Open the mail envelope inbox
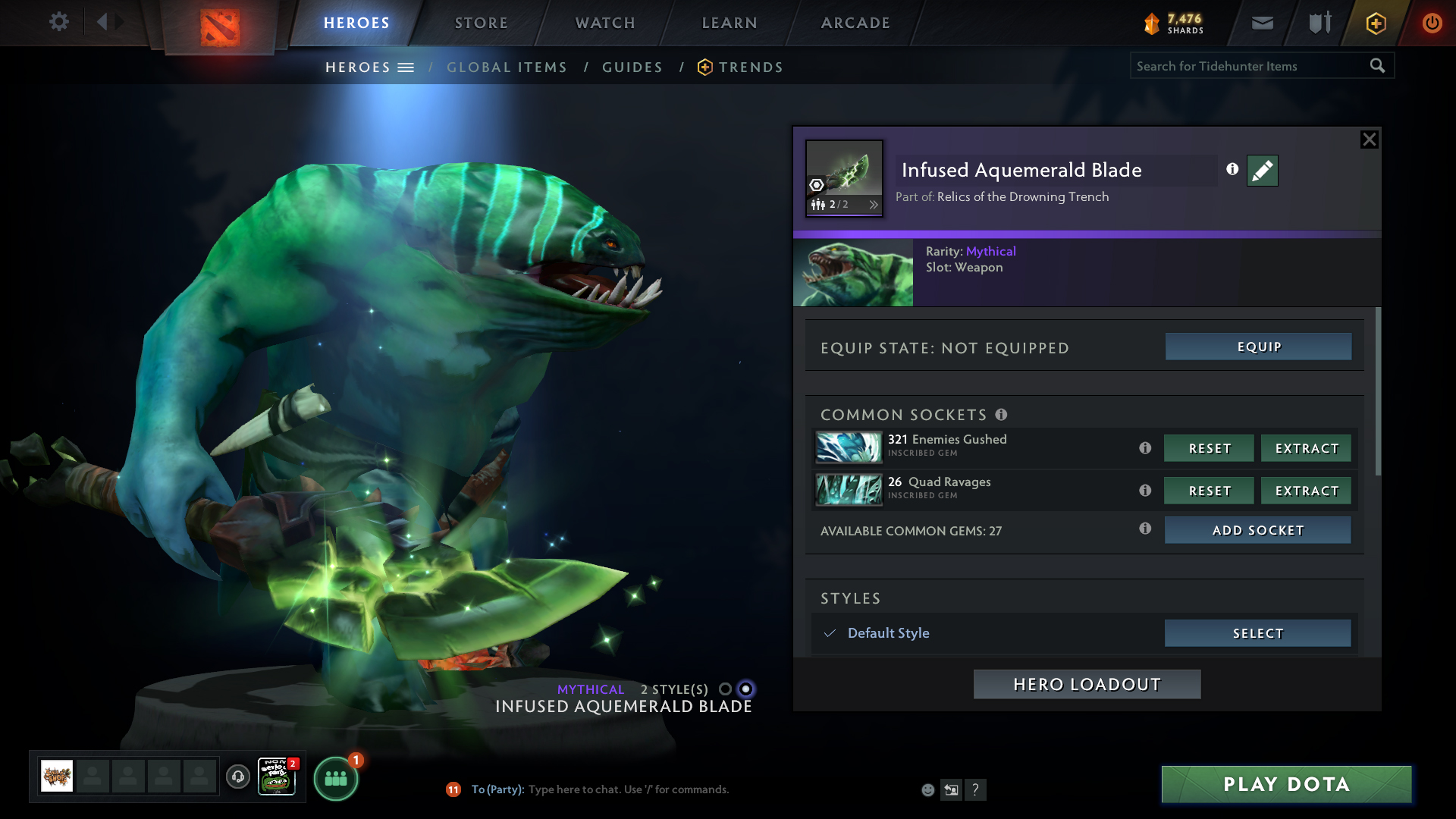 (x=1262, y=23)
